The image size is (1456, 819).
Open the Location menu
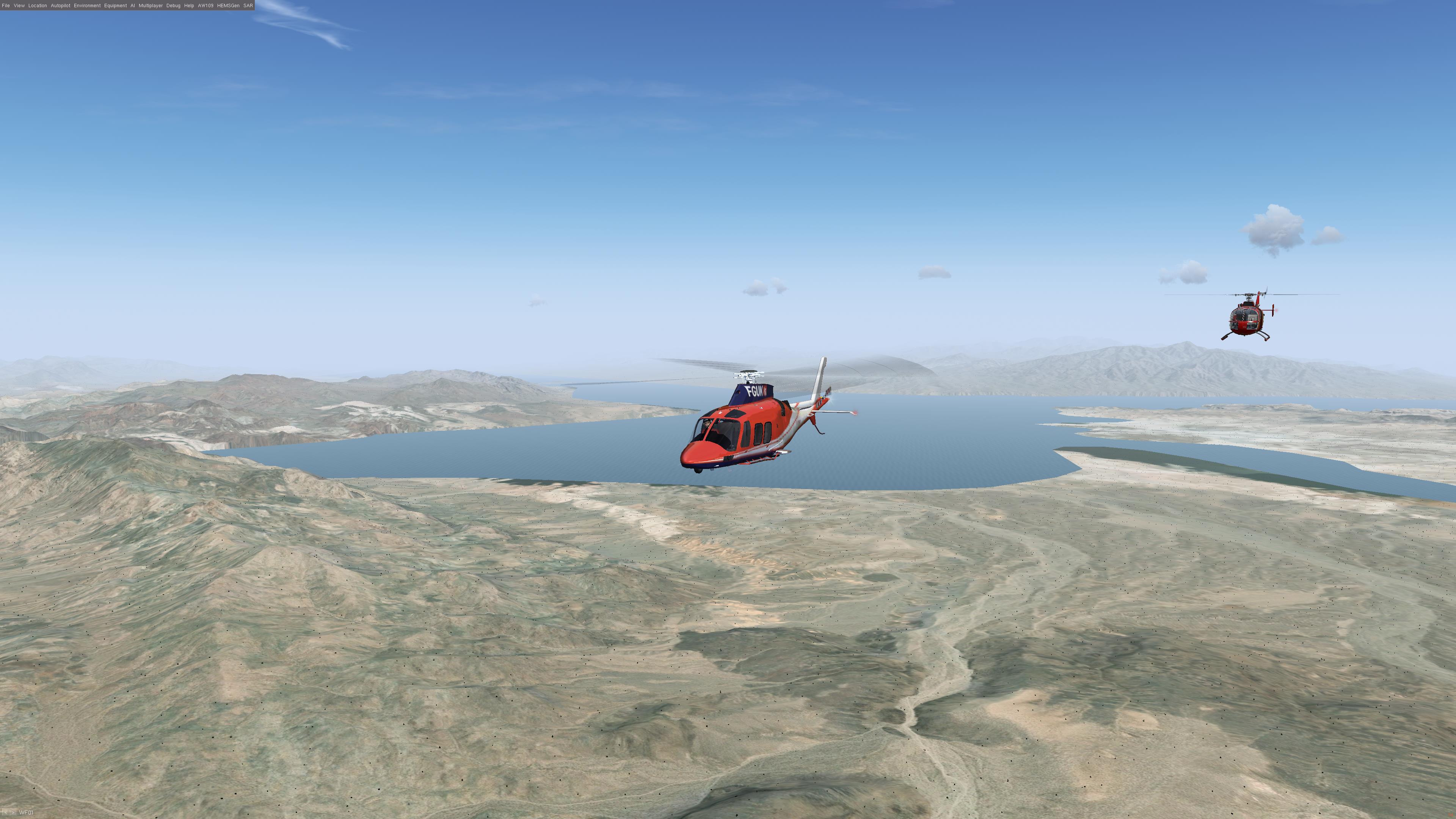click(38, 6)
